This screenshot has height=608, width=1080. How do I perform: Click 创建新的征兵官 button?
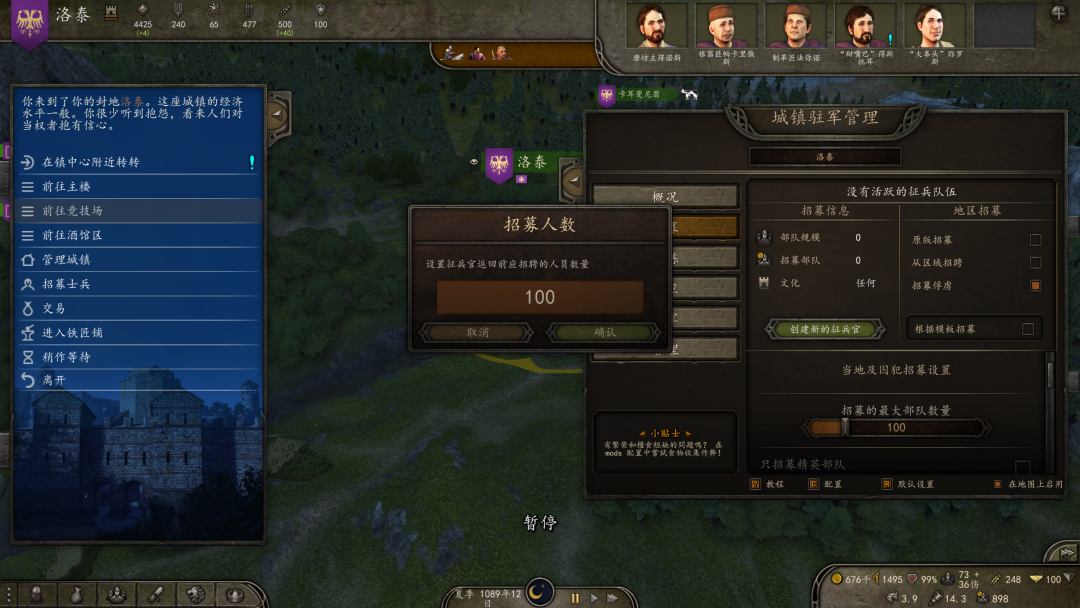point(825,329)
